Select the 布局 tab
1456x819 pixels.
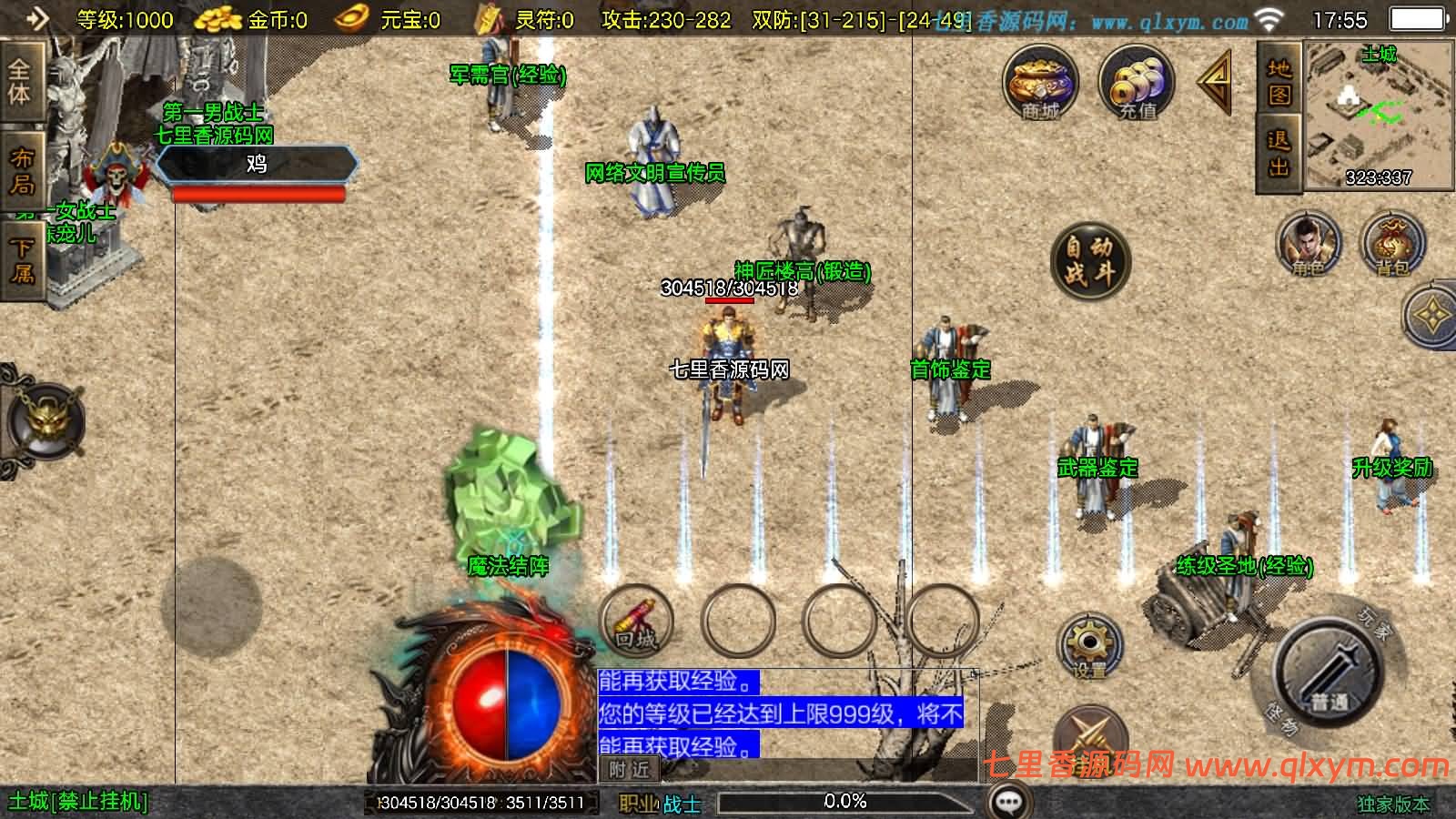coord(22,171)
